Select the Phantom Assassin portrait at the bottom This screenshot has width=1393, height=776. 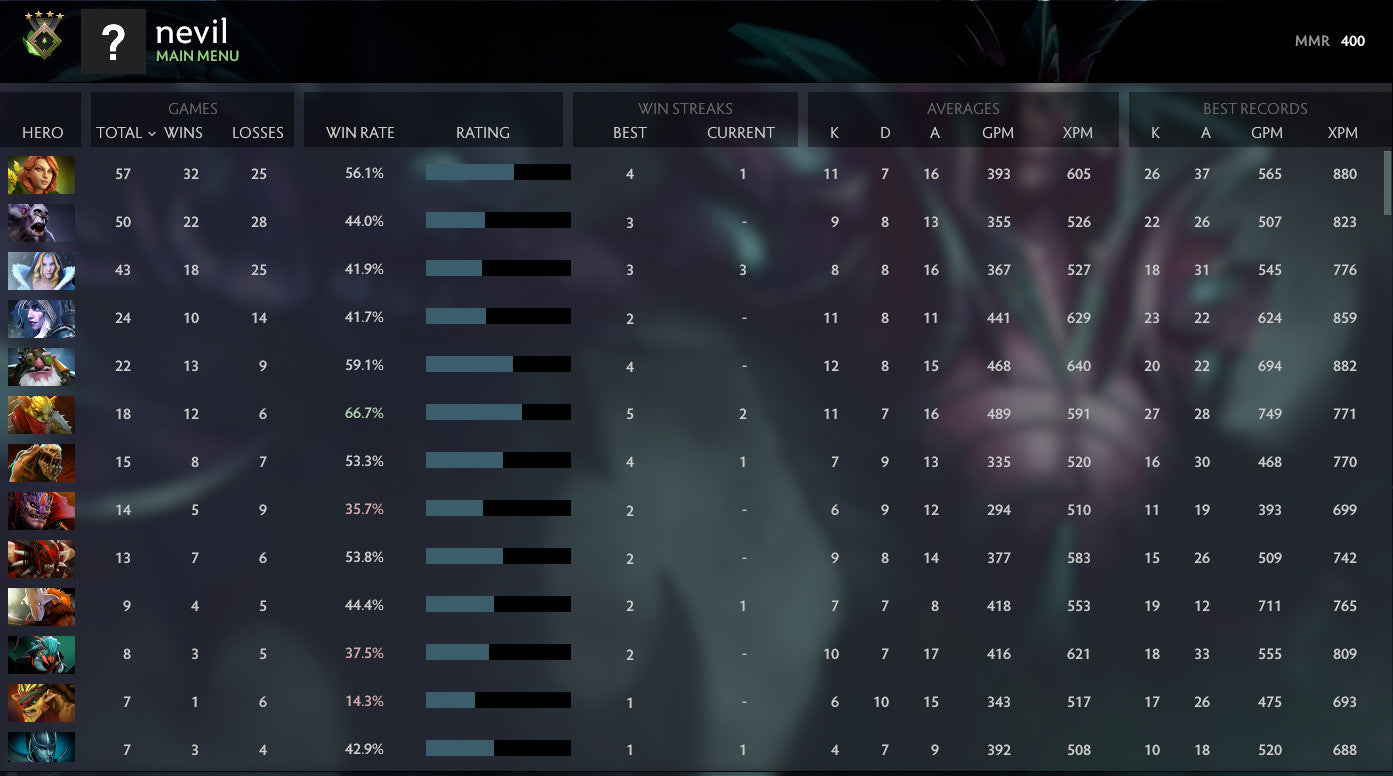[x=41, y=750]
